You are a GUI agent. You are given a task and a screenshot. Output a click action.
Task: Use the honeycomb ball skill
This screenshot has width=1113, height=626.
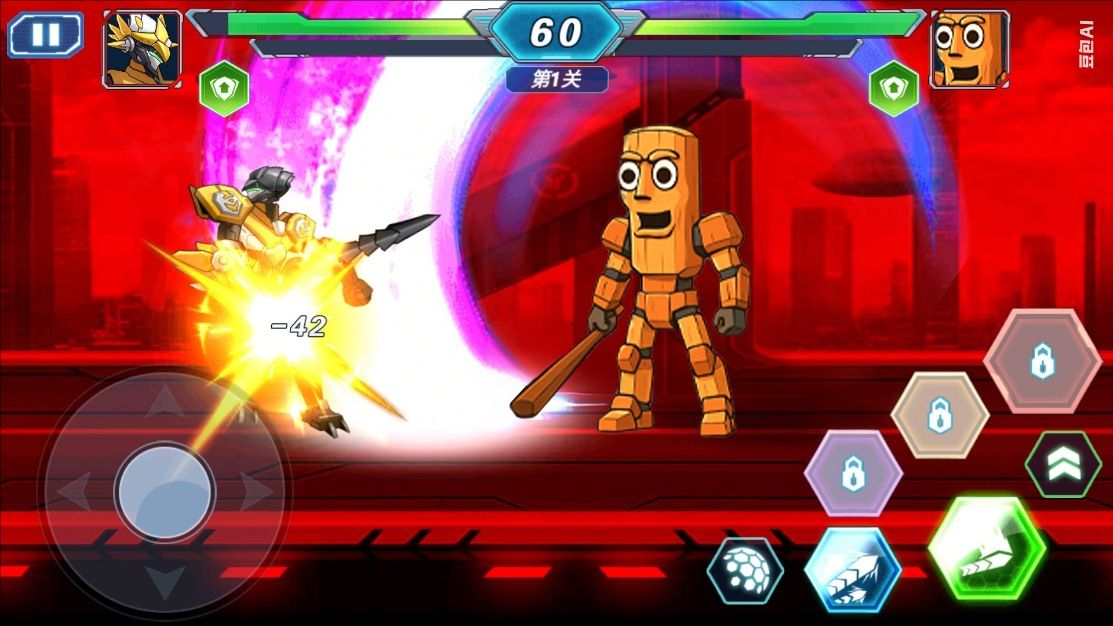pos(745,571)
